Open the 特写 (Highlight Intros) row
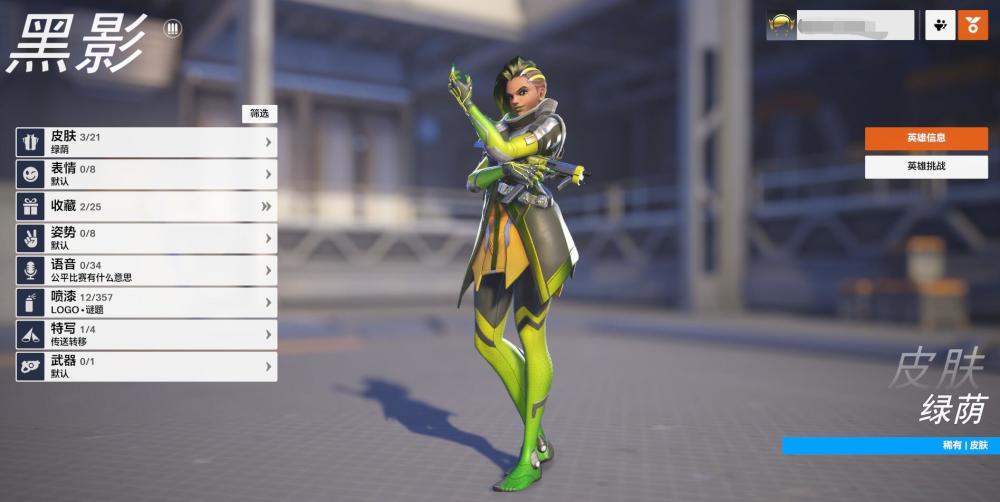The width and height of the screenshot is (1000, 502). click(x=146, y=334)
